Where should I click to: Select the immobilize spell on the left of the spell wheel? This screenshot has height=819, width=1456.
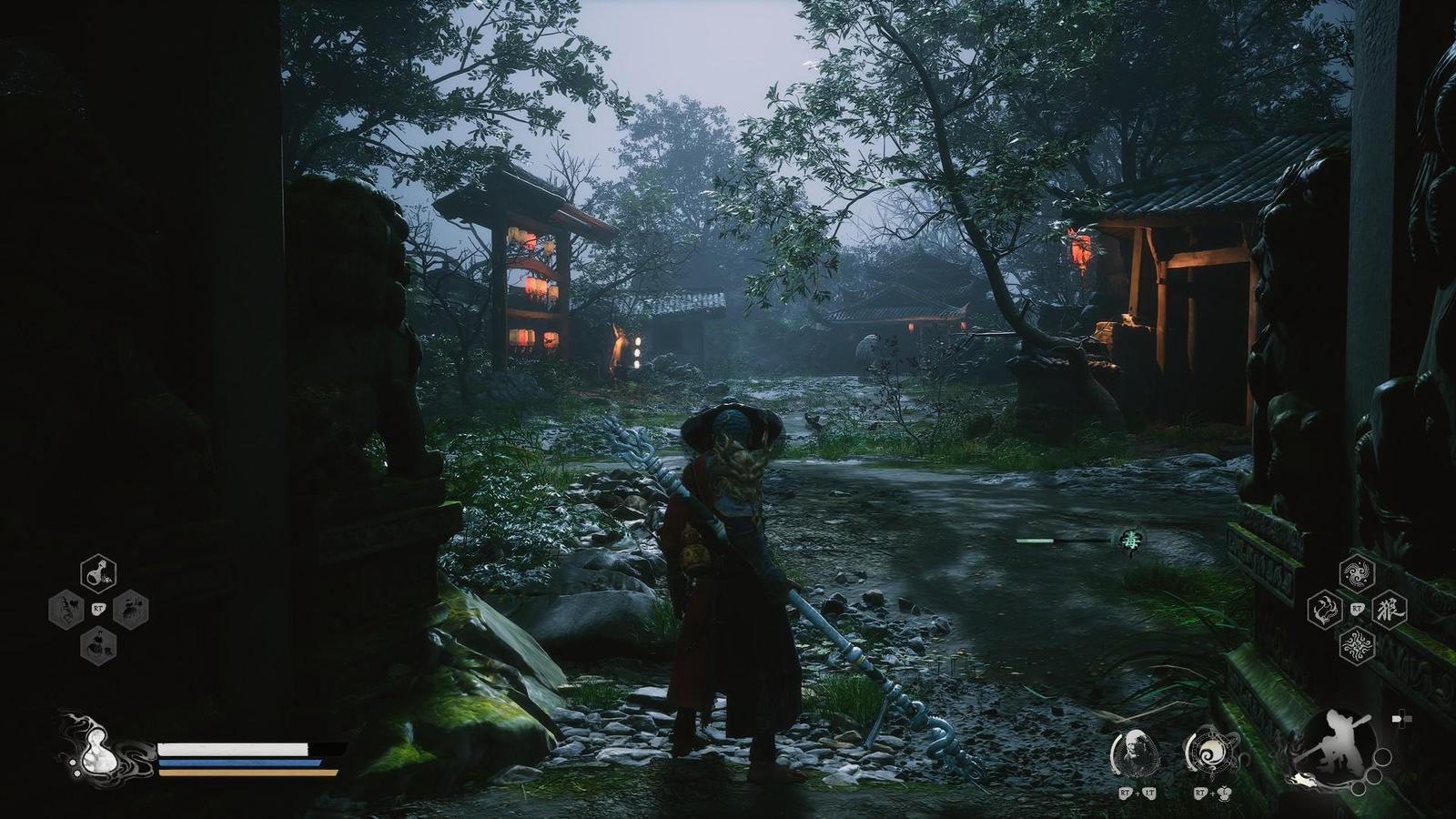[1327, 610]
